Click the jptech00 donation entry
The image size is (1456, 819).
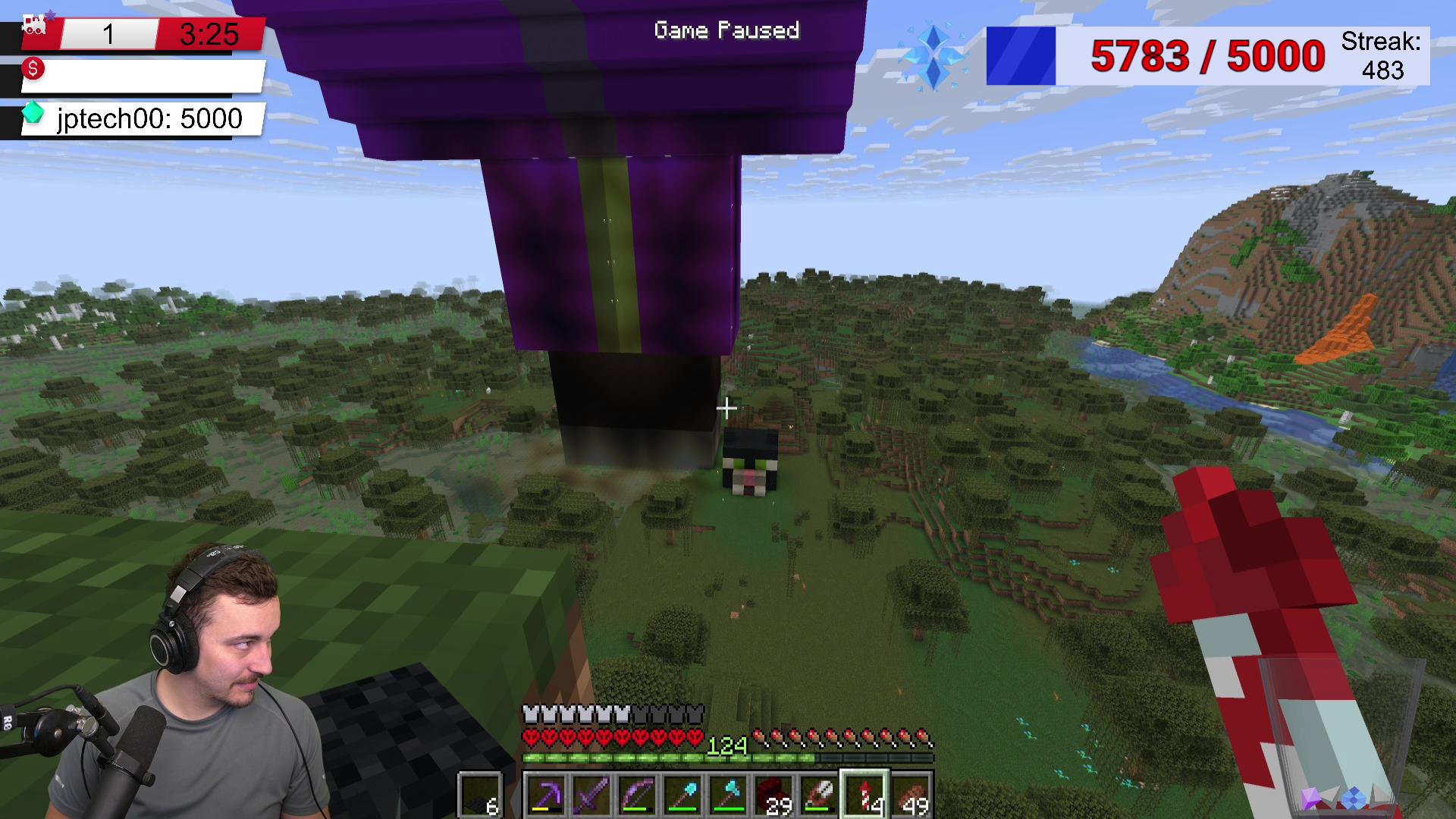point(144,119)
